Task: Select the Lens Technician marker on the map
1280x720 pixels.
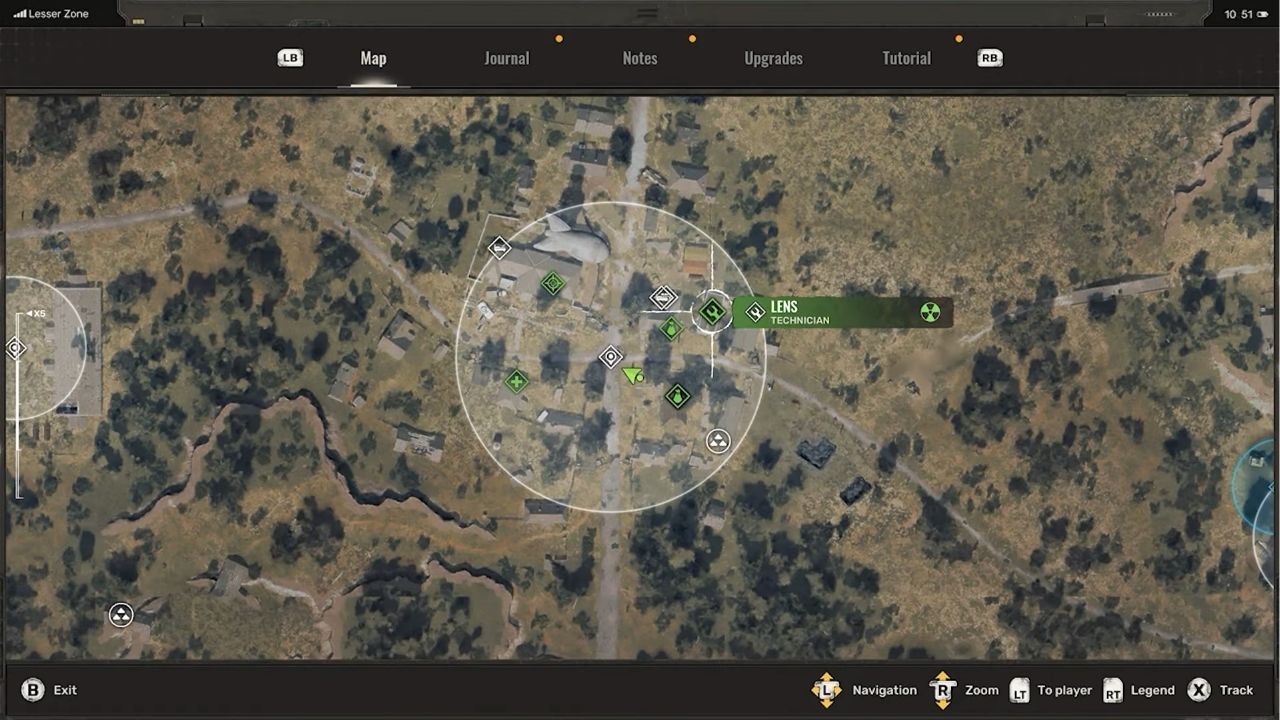Action: [712, 311]
